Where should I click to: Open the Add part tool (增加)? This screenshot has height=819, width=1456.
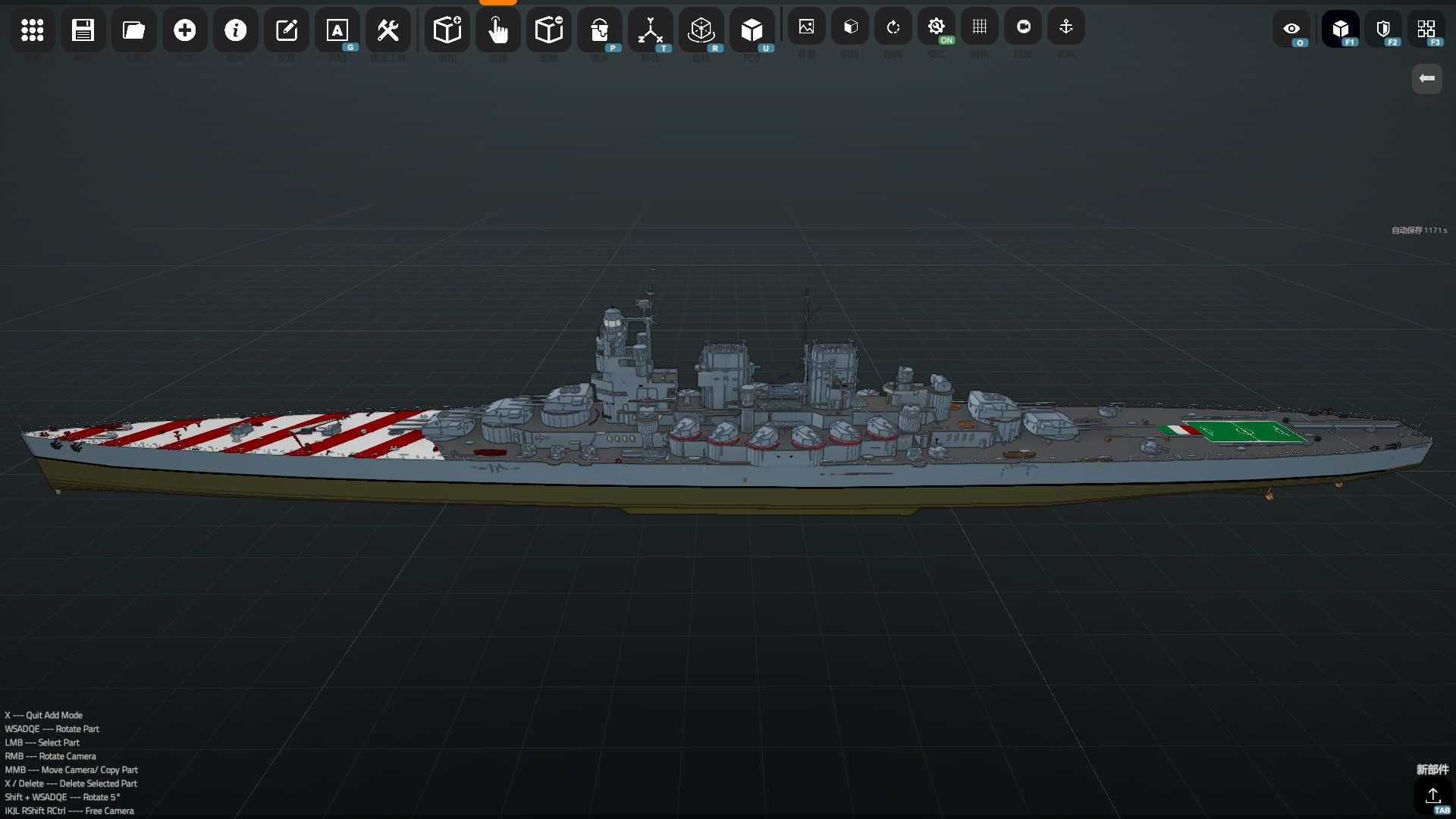tap(447, 30)
